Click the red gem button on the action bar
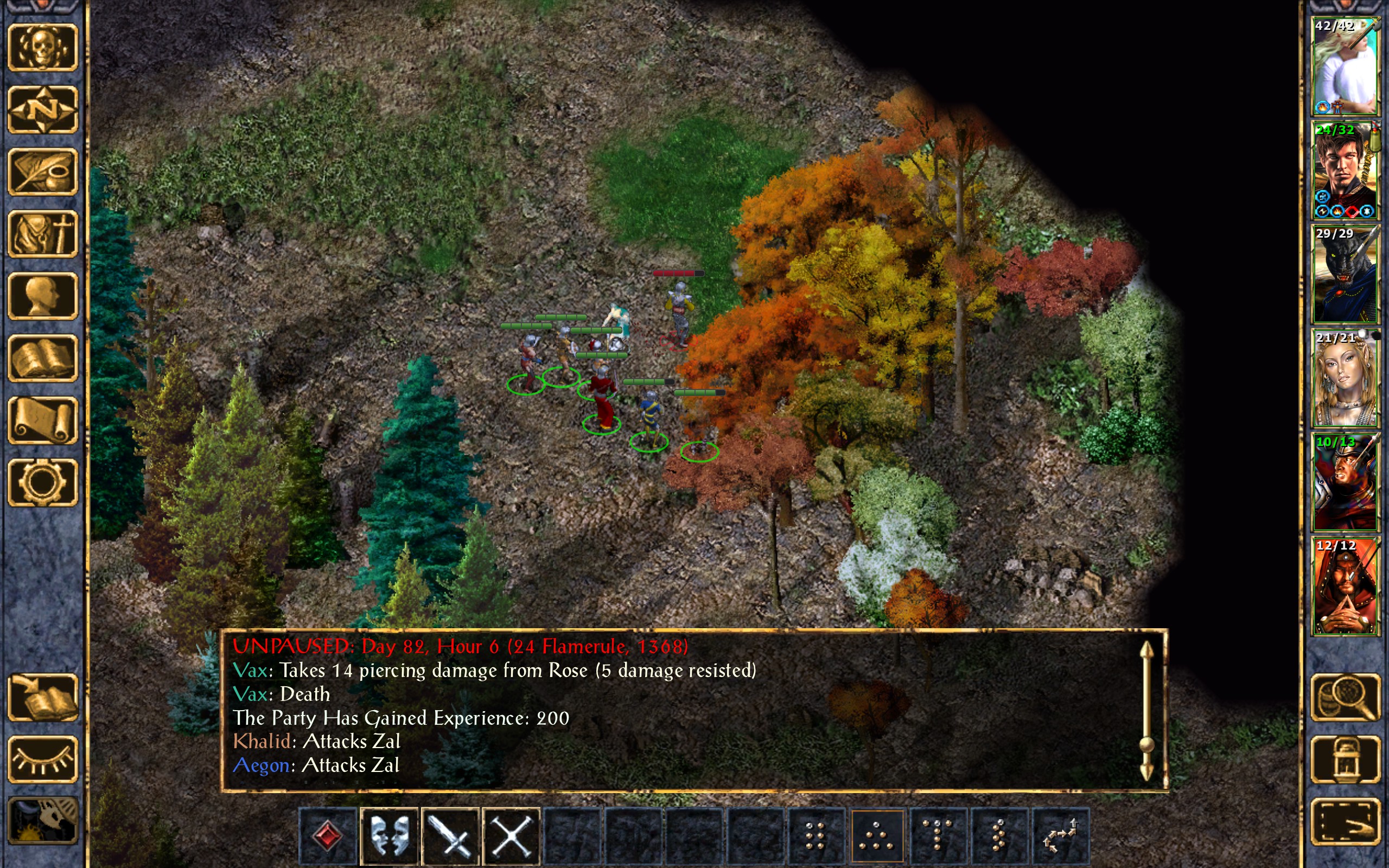The width and height of the screenshot is (1389, 868). point(328,836)
